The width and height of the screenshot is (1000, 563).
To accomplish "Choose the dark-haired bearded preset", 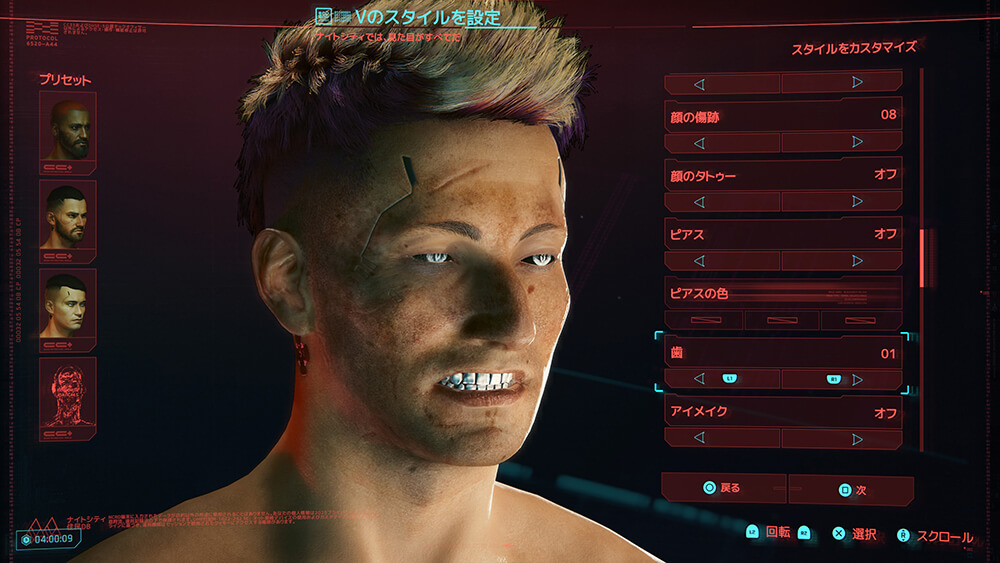I will click(x=68, y=216).
